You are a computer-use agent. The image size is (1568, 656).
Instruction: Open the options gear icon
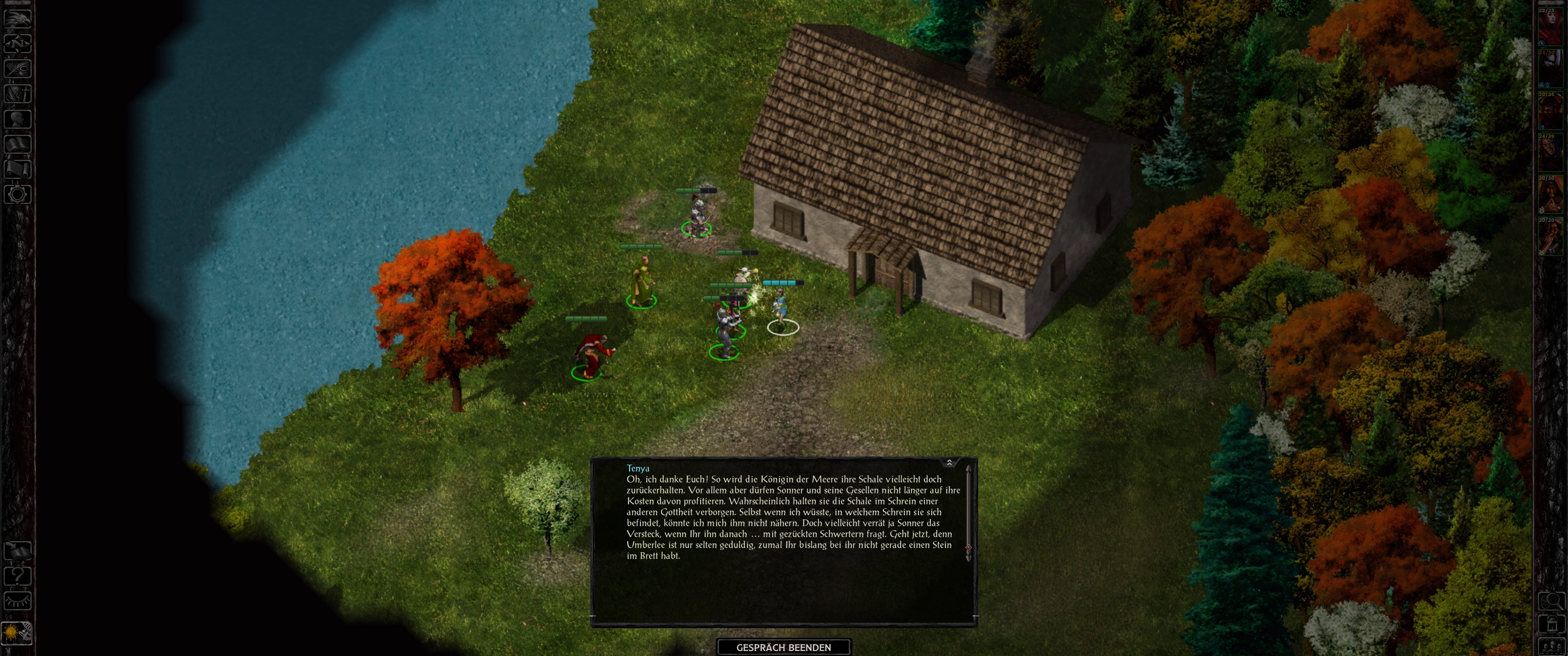(17, 195)
